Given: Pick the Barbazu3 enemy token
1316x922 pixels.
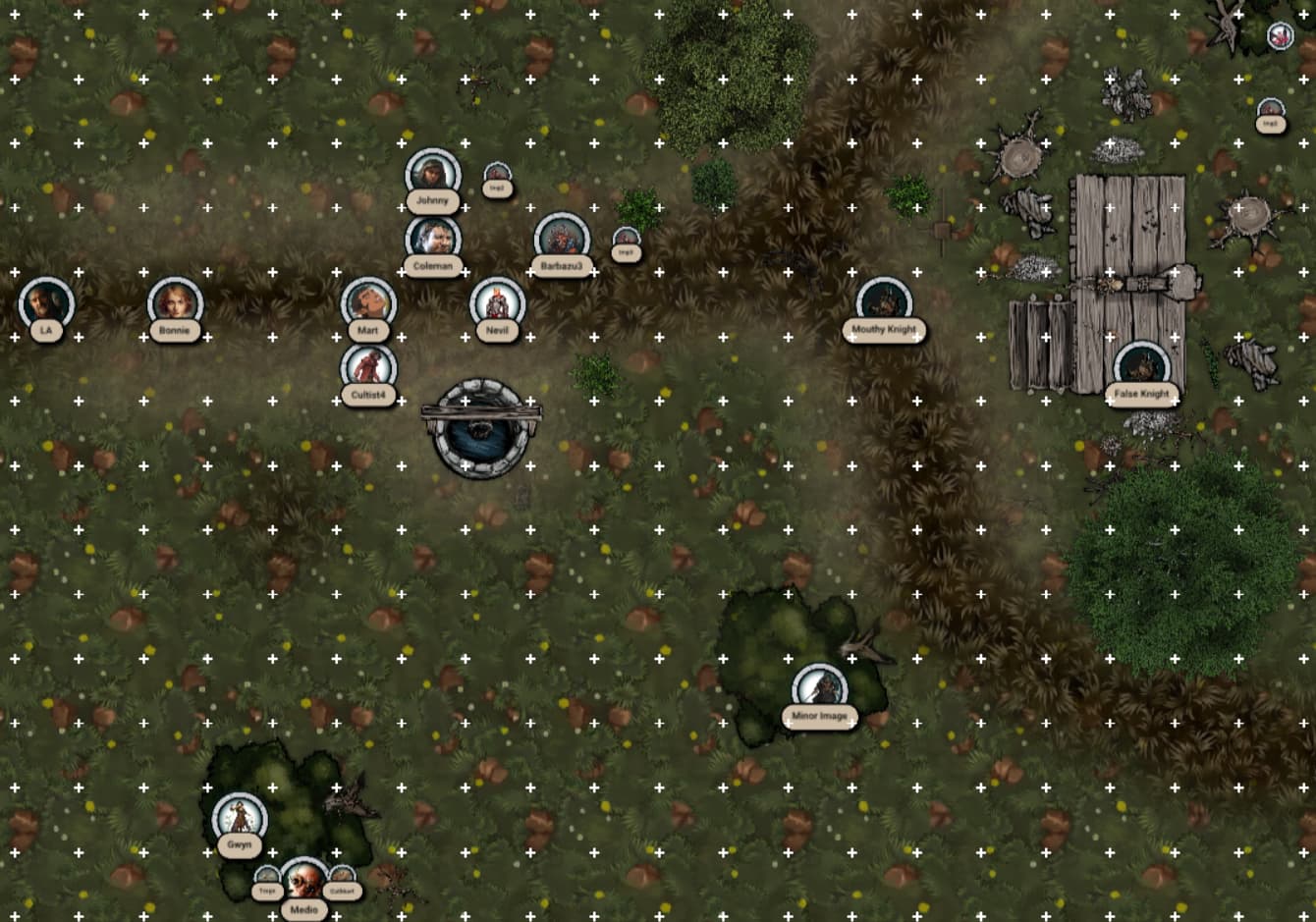Looking at the screenshot, I should click(562, 241).
